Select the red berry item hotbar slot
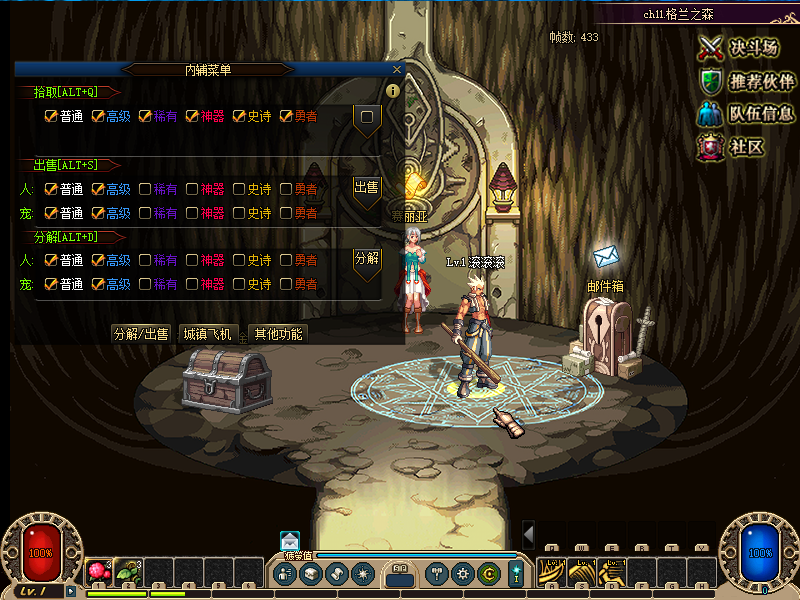 click(99, 572)
